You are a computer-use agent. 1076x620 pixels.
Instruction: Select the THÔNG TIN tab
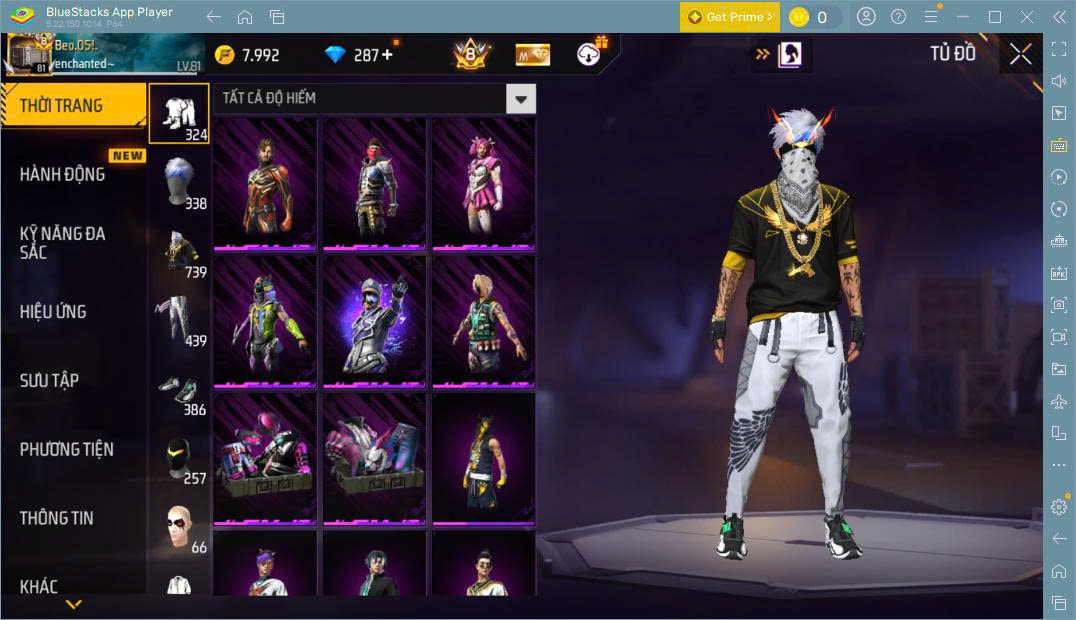point(57,518)
